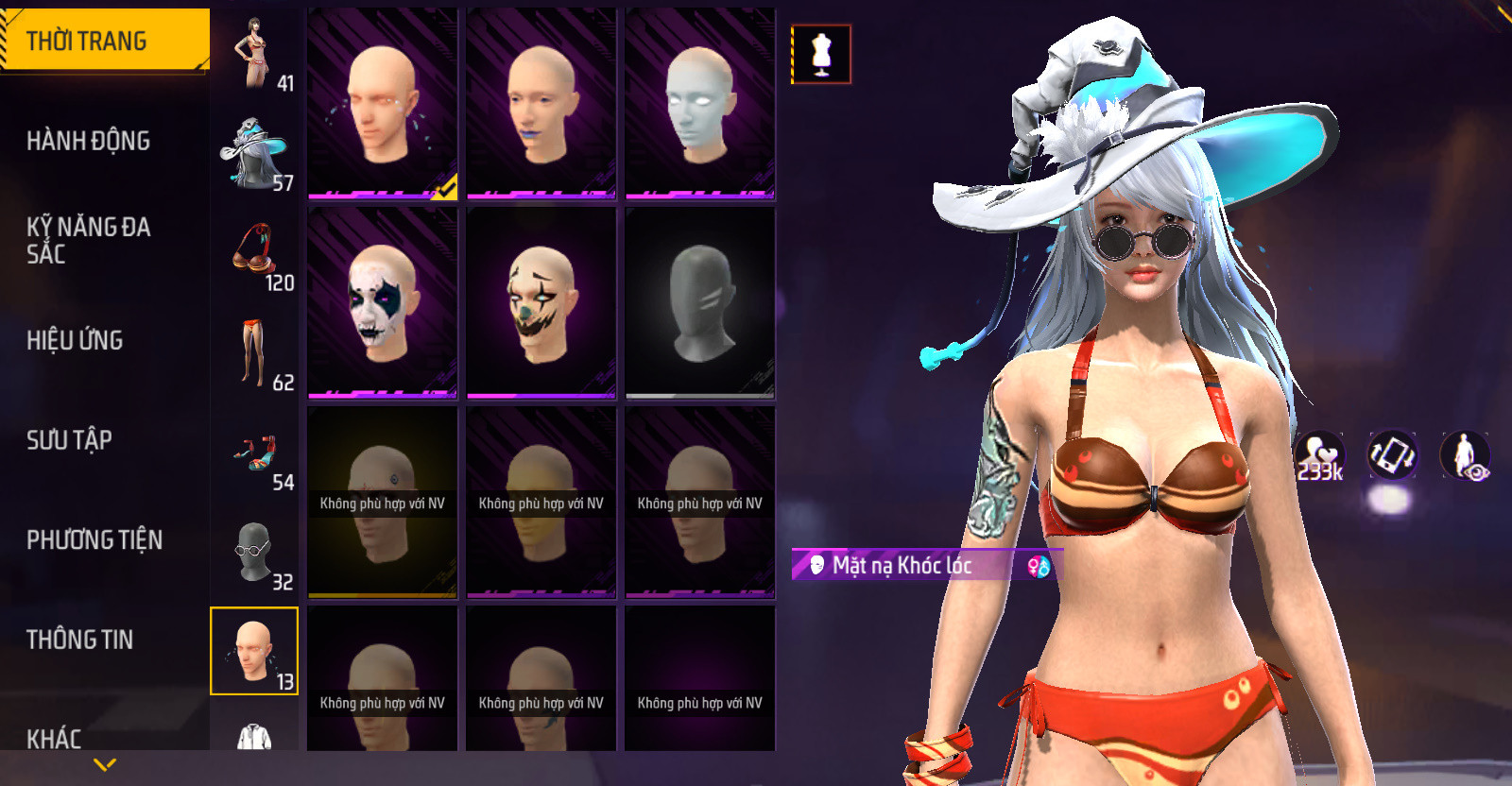Open the THỜI TRANG menu tab

click(x=104, y=41)
